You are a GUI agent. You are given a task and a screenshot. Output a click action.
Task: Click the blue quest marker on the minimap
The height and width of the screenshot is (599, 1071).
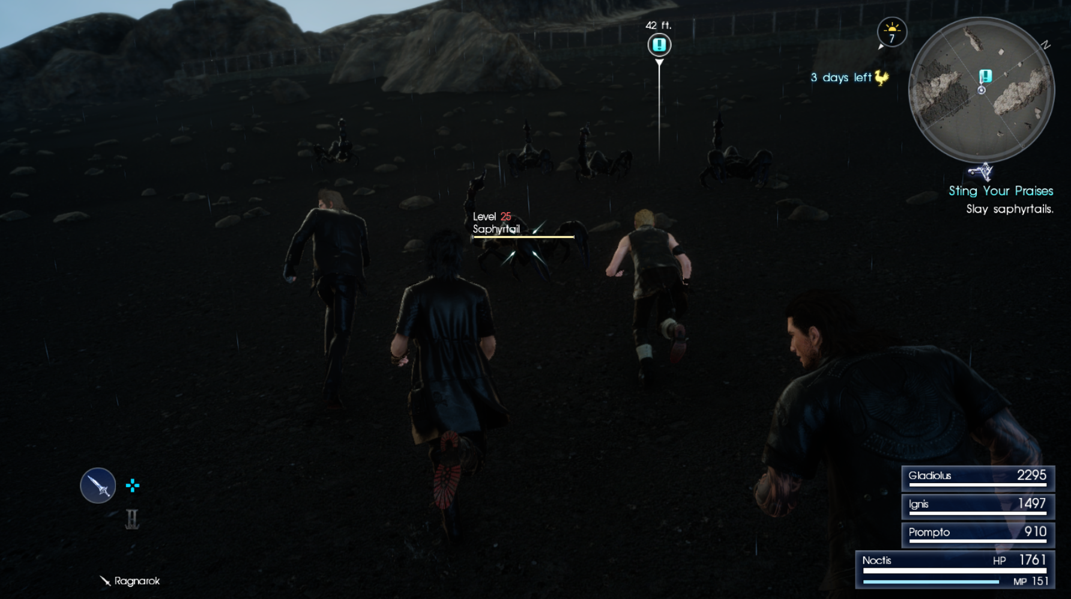(x=986, y=76)
